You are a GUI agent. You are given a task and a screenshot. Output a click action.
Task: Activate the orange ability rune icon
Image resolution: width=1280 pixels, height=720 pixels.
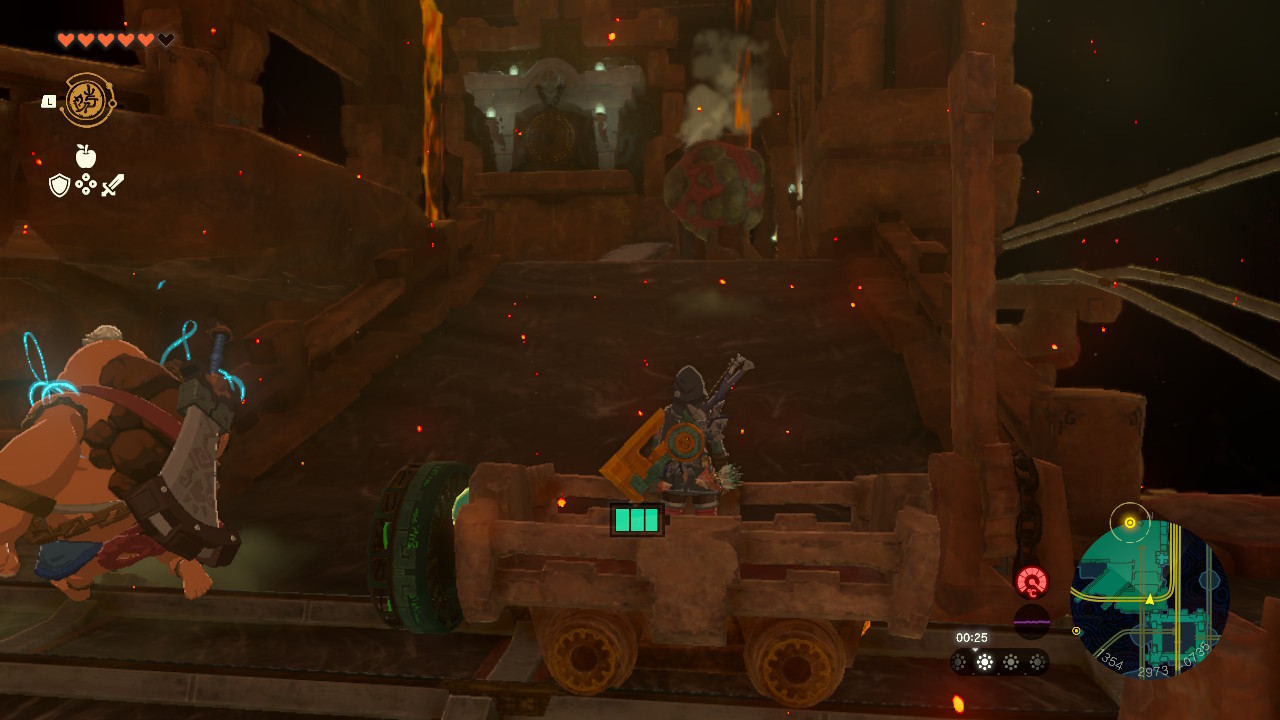coord(88,100)
